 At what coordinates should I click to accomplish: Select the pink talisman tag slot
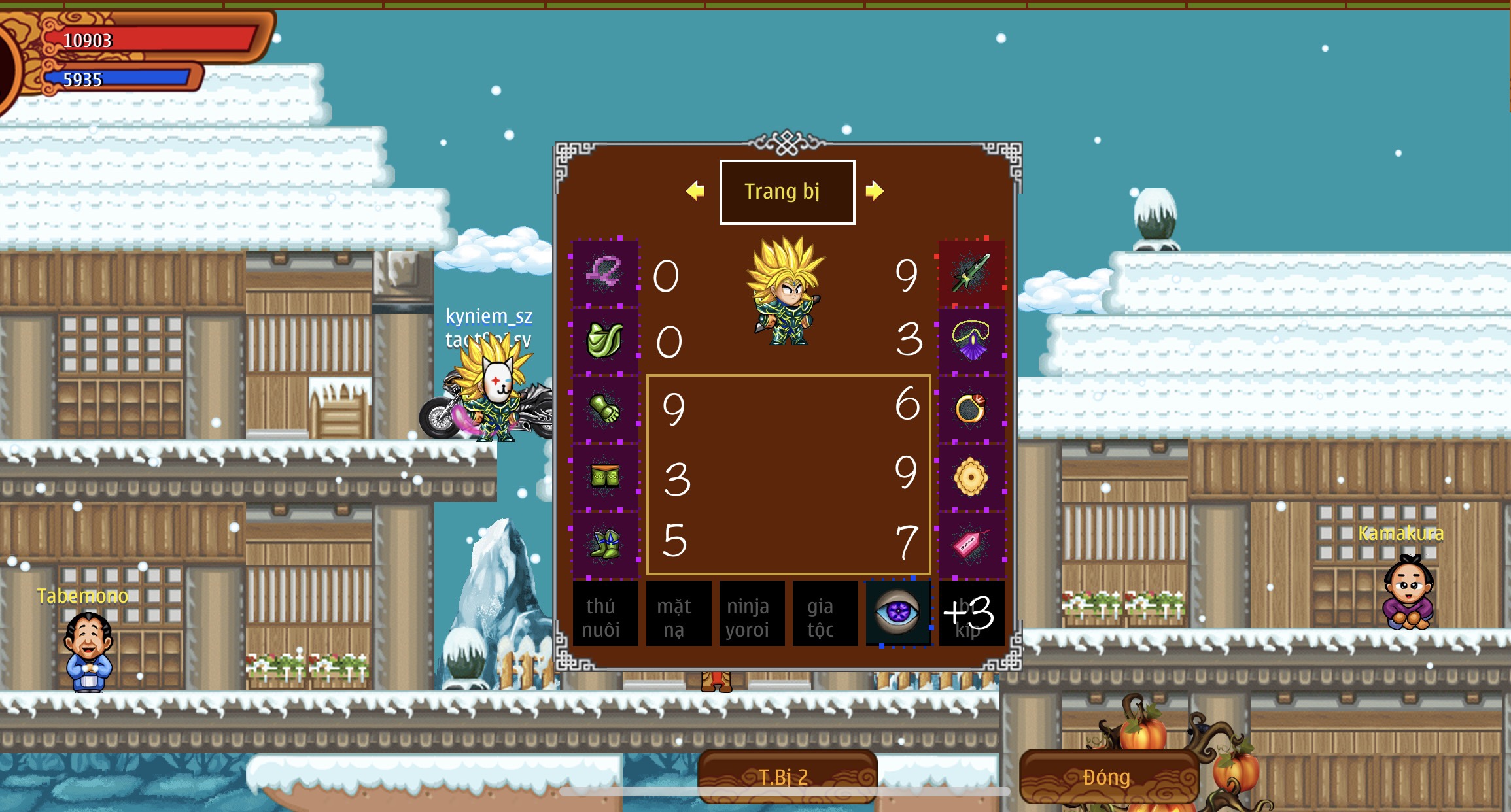coord(971,544)
